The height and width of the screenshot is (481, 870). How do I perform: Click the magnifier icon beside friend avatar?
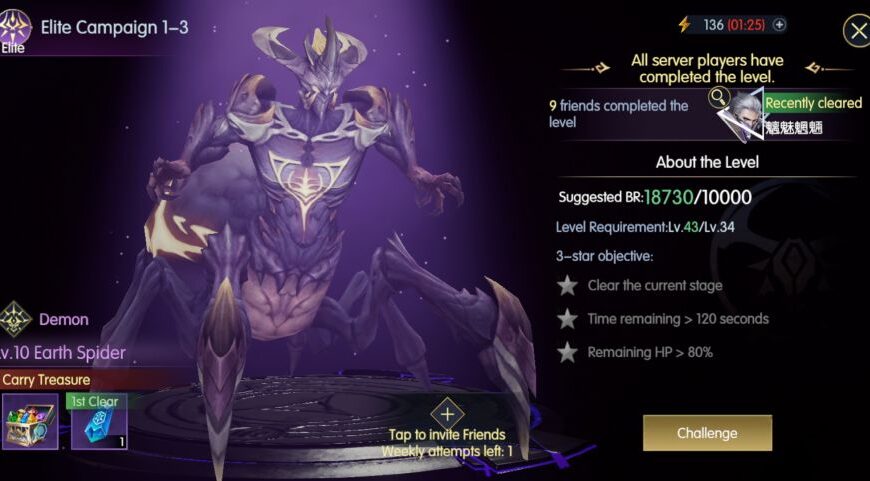719,97
